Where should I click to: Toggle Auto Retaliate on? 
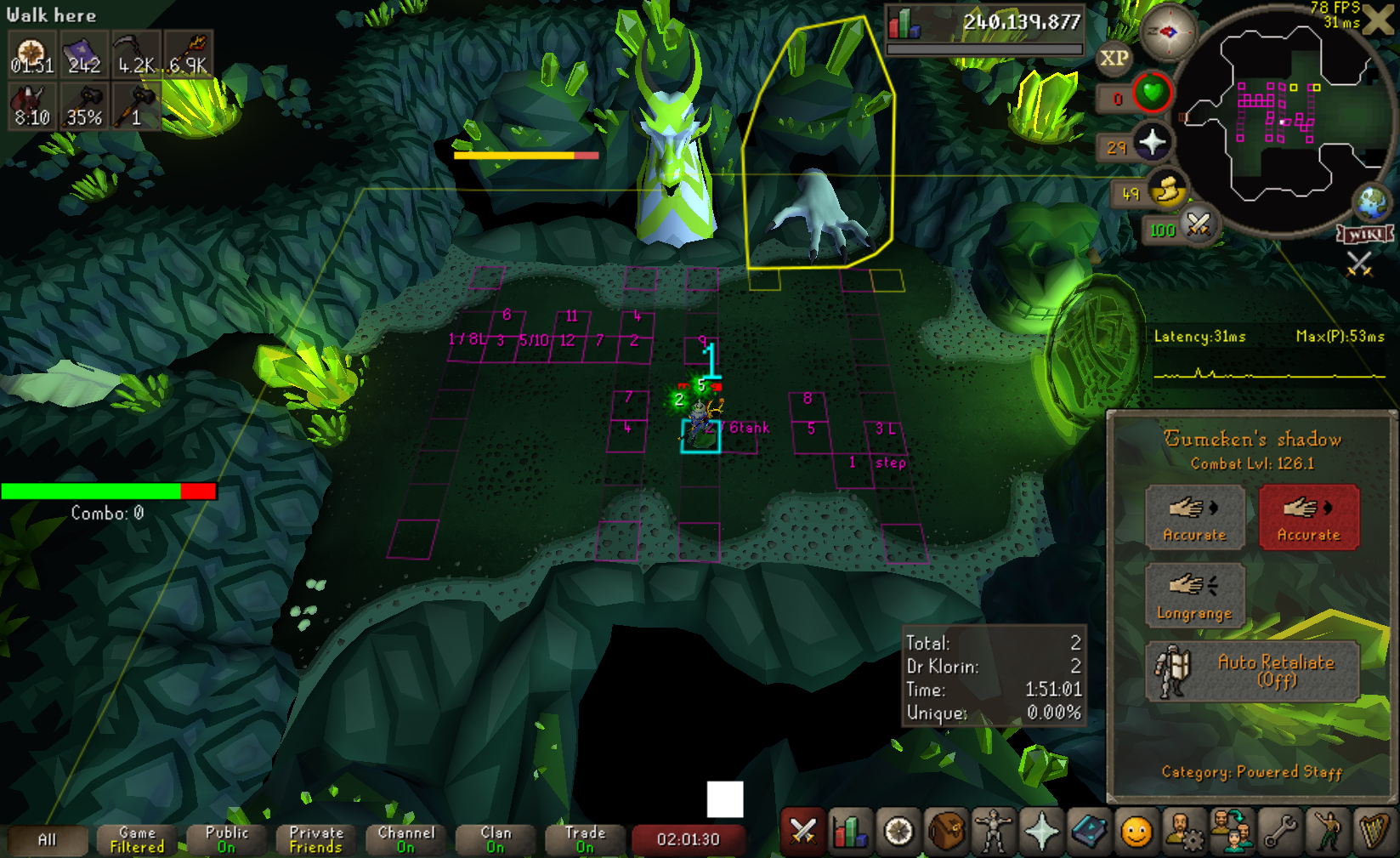pos(1252,671)
